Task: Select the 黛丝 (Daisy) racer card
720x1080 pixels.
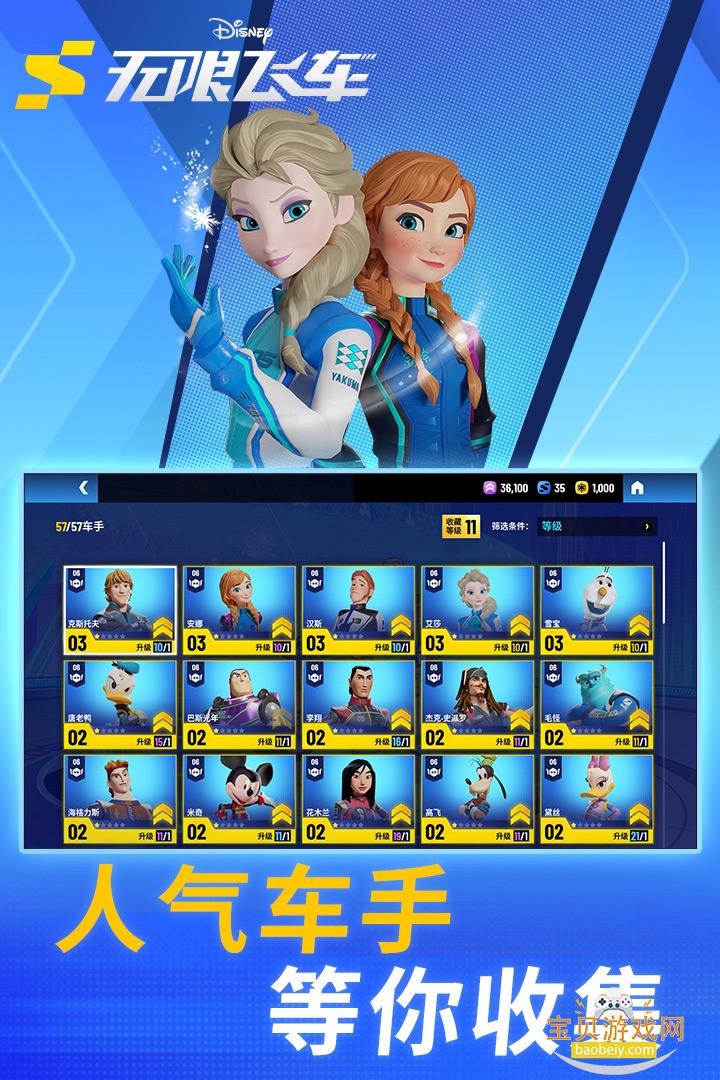Action: (597, 798)
